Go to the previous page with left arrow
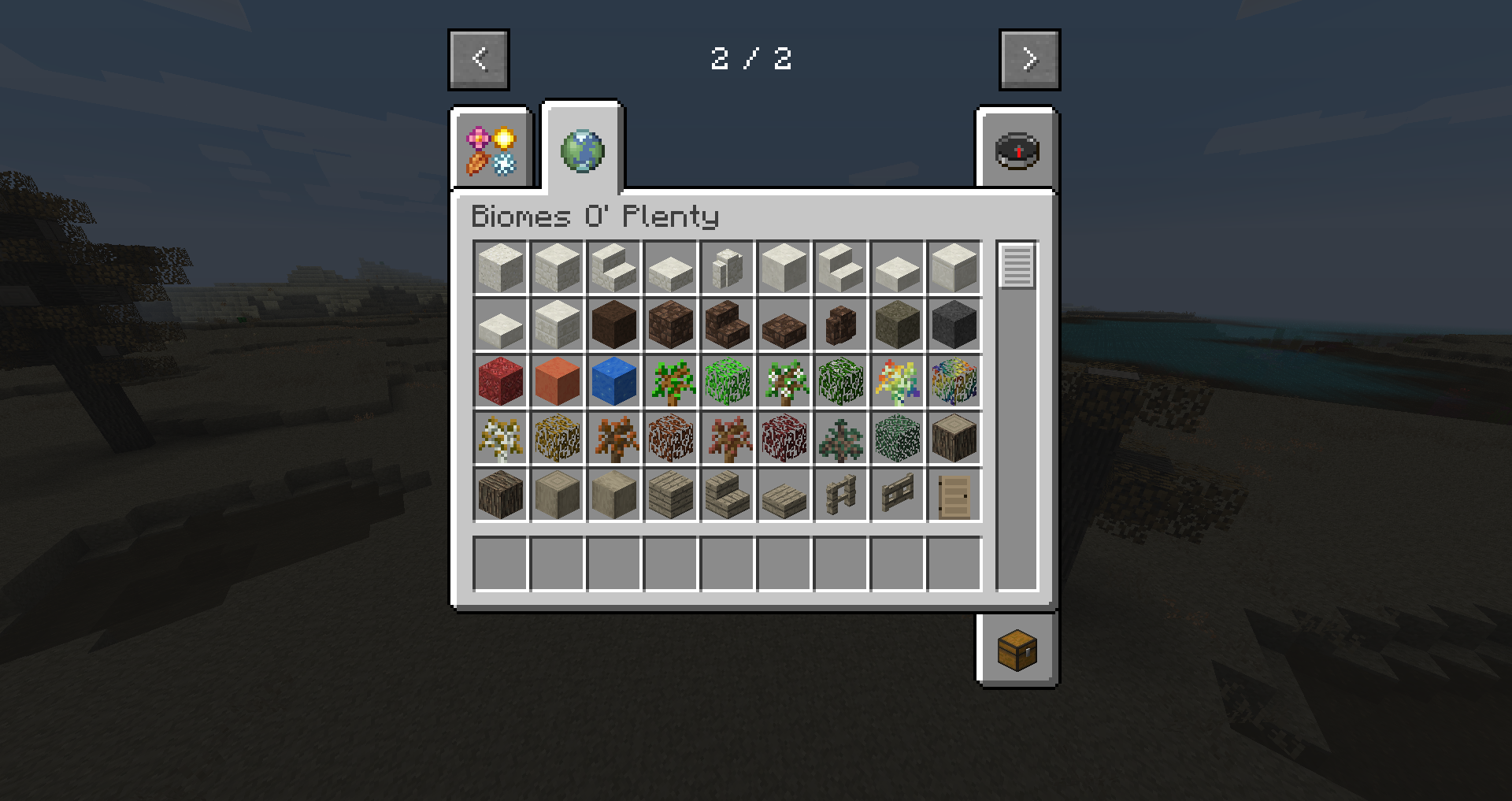The image size is (1512, 801). pyautogui.click(x=478, y=58)
